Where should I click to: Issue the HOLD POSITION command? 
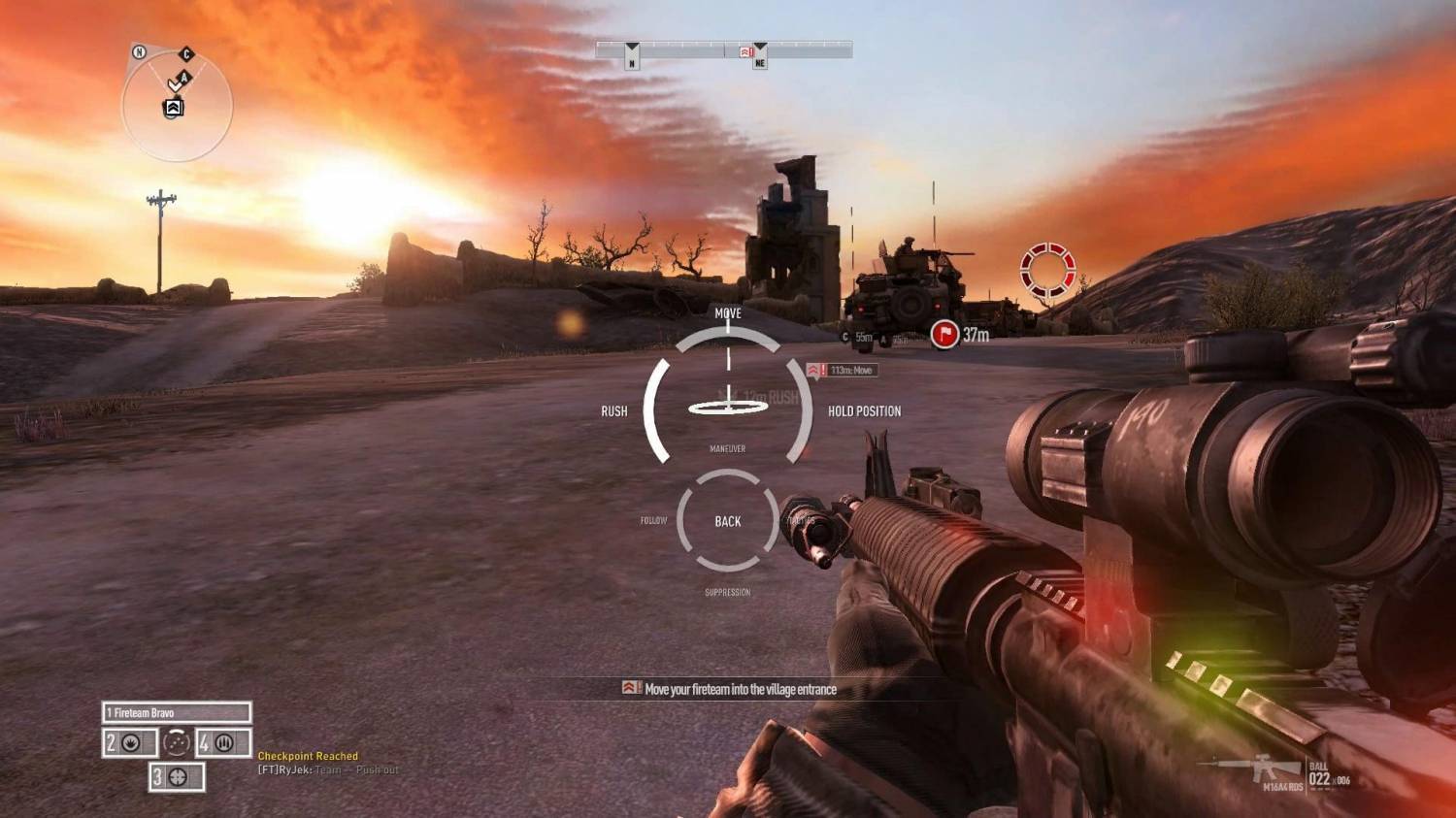(864, 411)
